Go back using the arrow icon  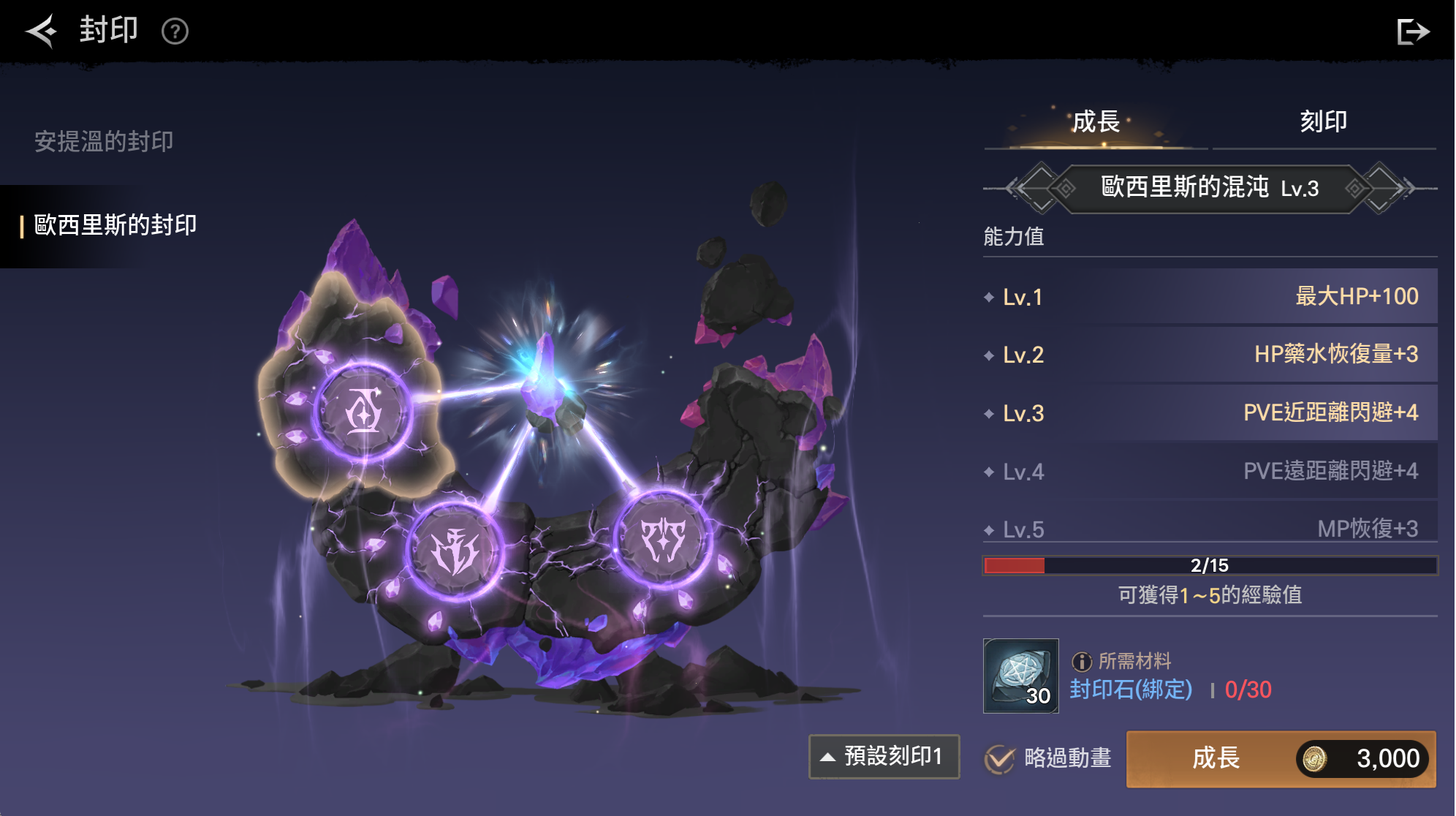tap(42, 31)
